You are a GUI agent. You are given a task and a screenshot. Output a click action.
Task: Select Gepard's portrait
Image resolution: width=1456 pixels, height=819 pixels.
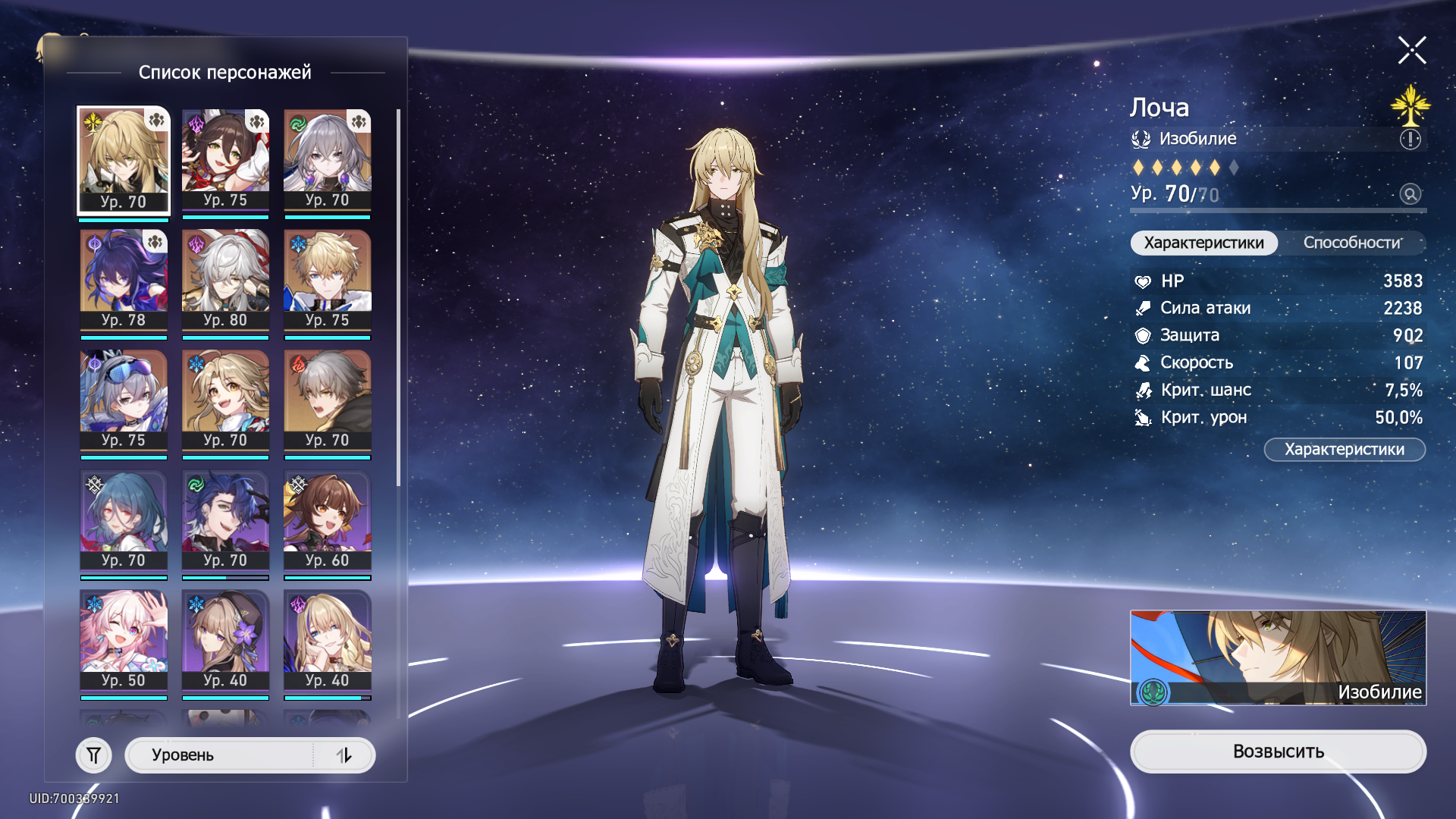327,281
